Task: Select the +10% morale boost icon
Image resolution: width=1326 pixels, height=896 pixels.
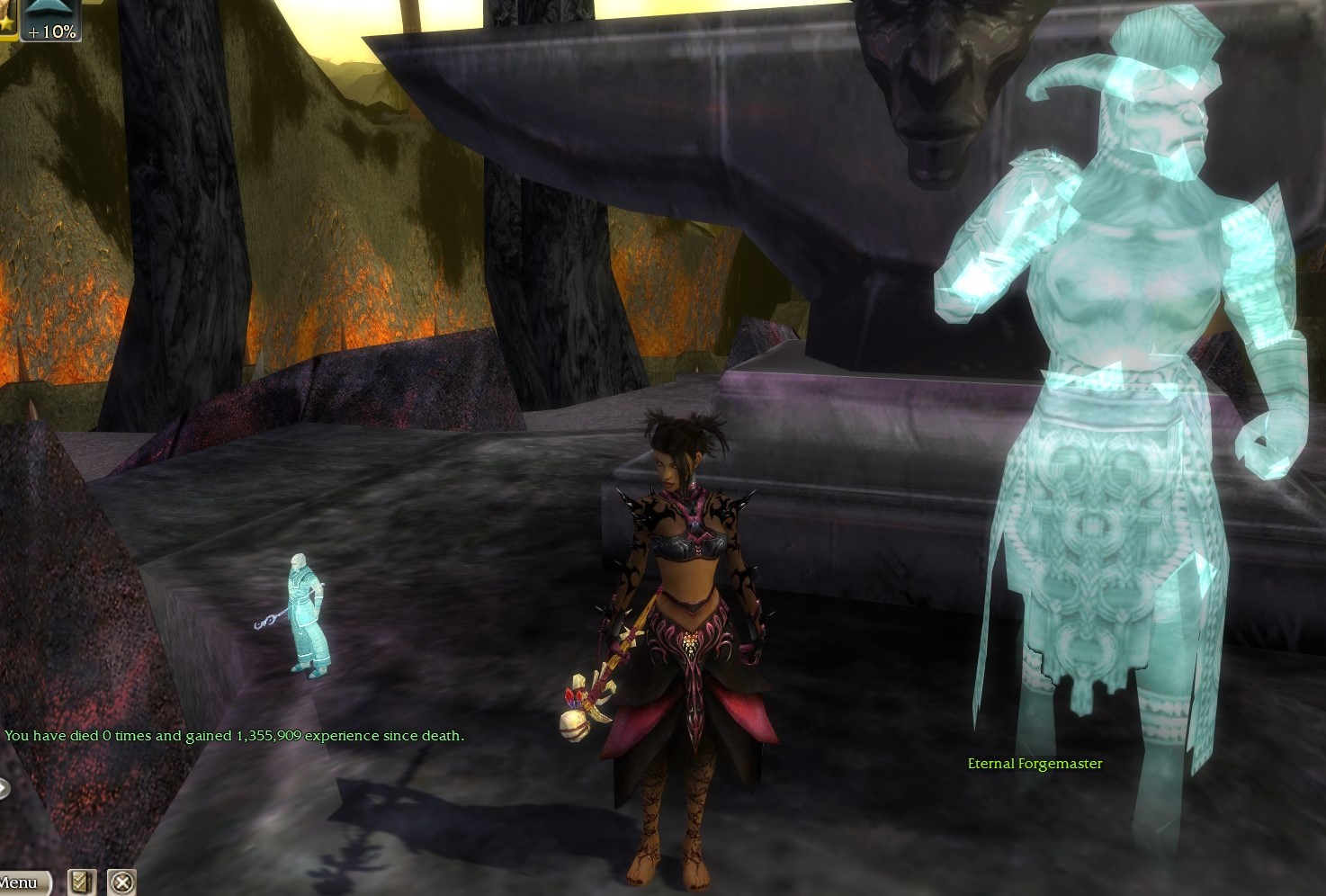Action: [x=51, y=20]
